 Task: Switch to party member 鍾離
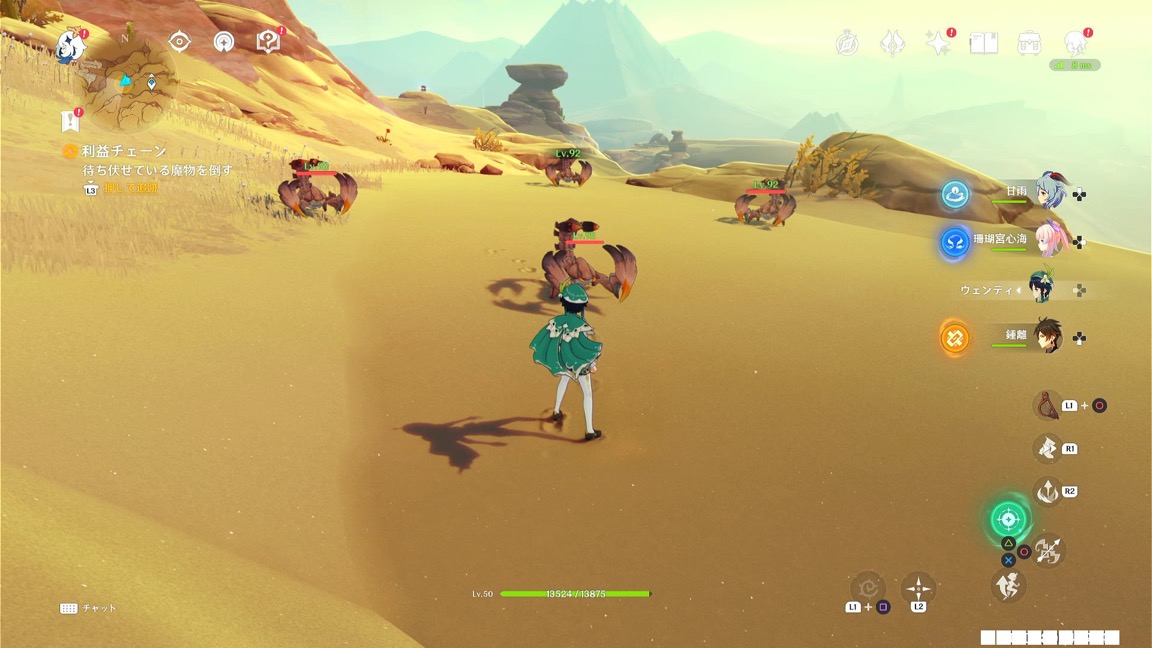coord(1051,336)
